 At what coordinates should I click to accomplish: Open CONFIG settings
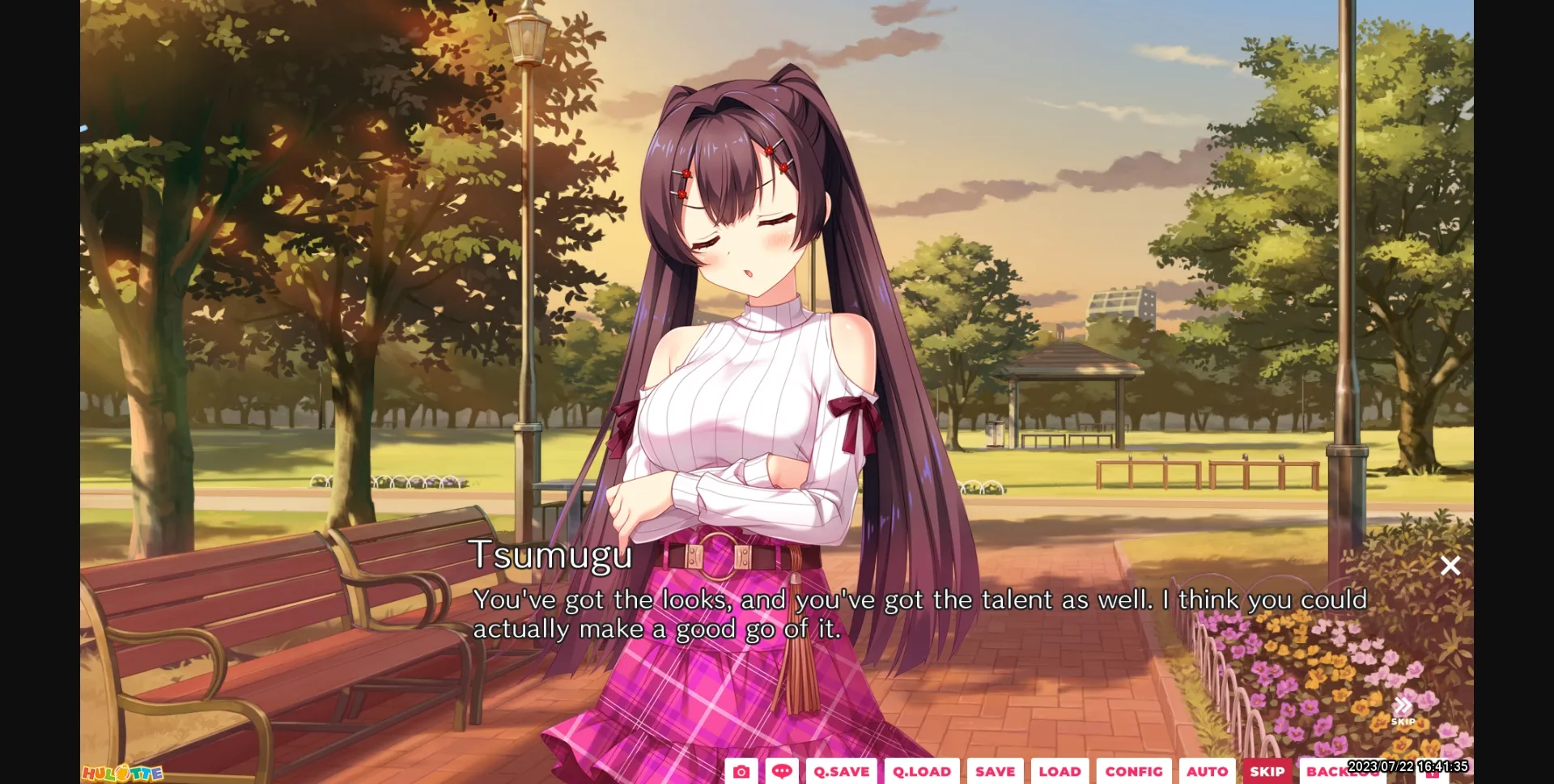(x=1134, y=771)
